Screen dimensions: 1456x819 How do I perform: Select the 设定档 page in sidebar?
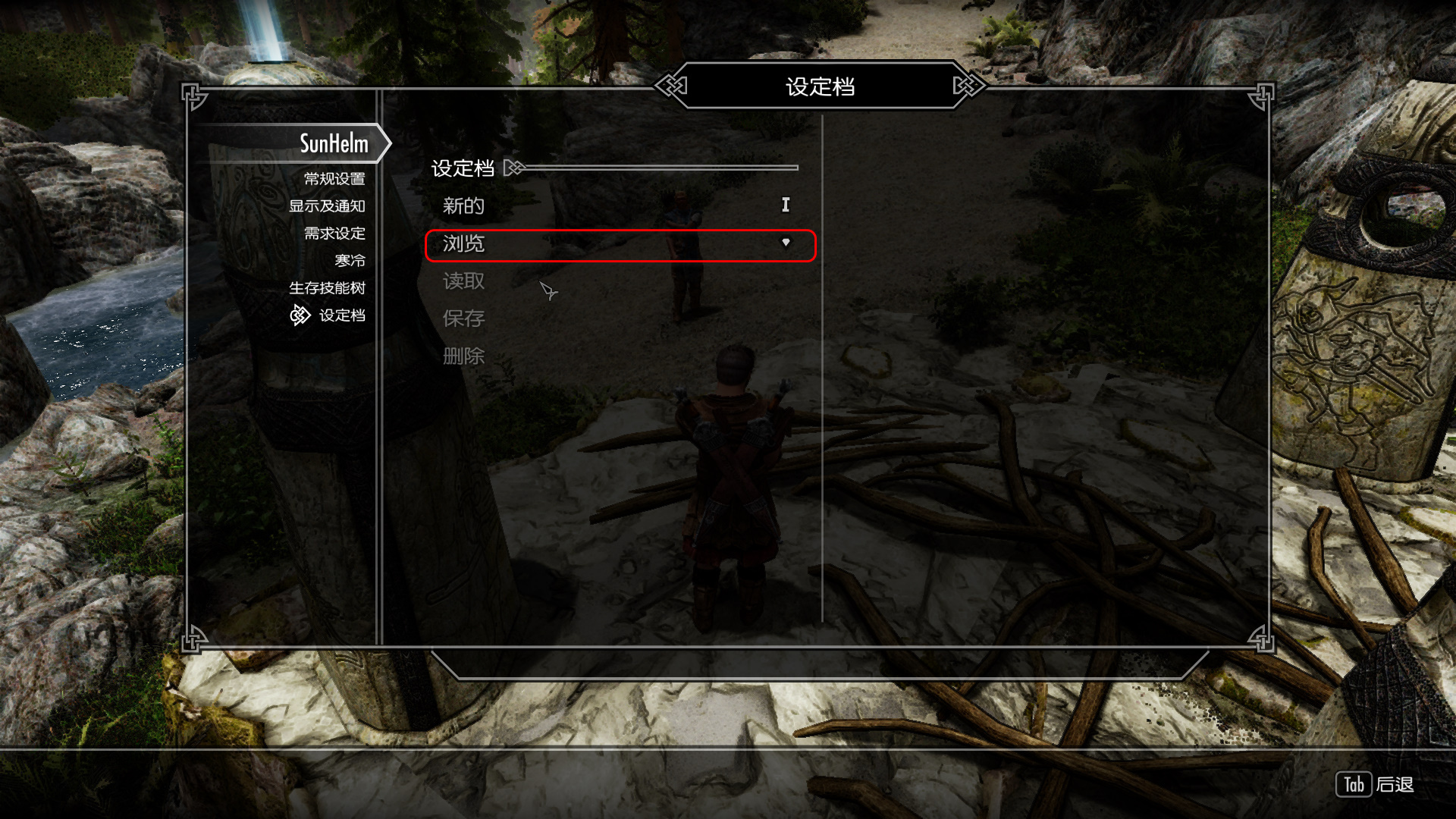[x=341, y=315]
